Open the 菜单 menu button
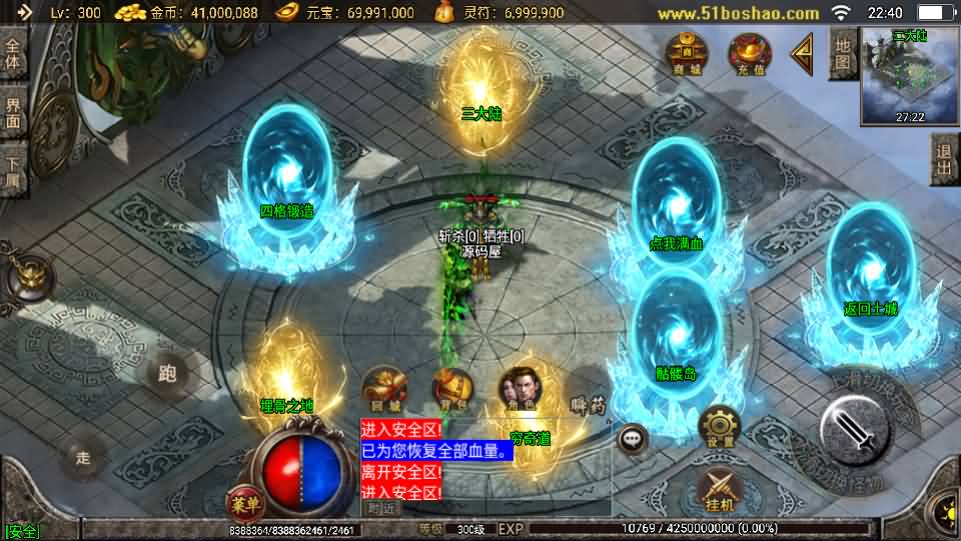The height and width of the screenshot is (541, 961). click(242, 500)
